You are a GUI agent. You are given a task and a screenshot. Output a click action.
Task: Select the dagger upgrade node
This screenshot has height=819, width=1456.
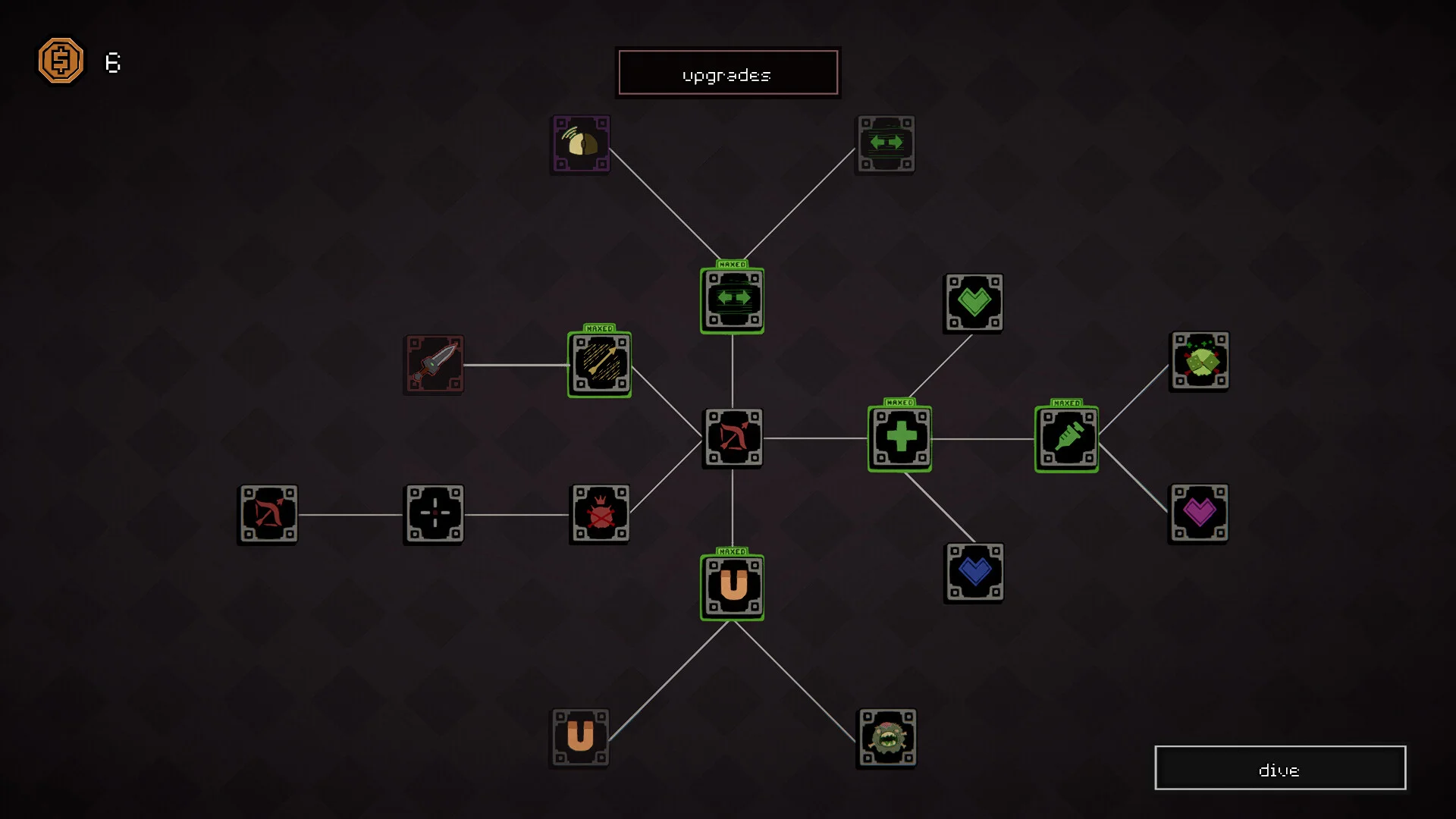coord(434,365)
